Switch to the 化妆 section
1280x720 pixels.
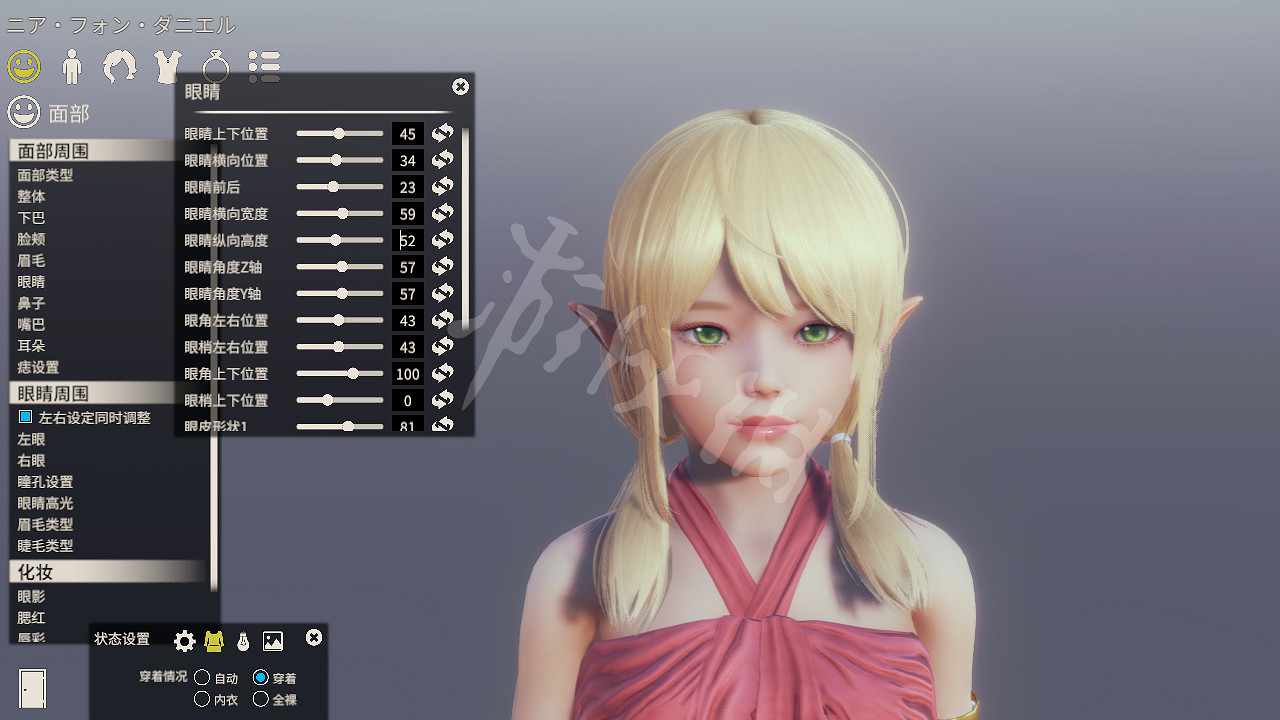click(33, 572)
